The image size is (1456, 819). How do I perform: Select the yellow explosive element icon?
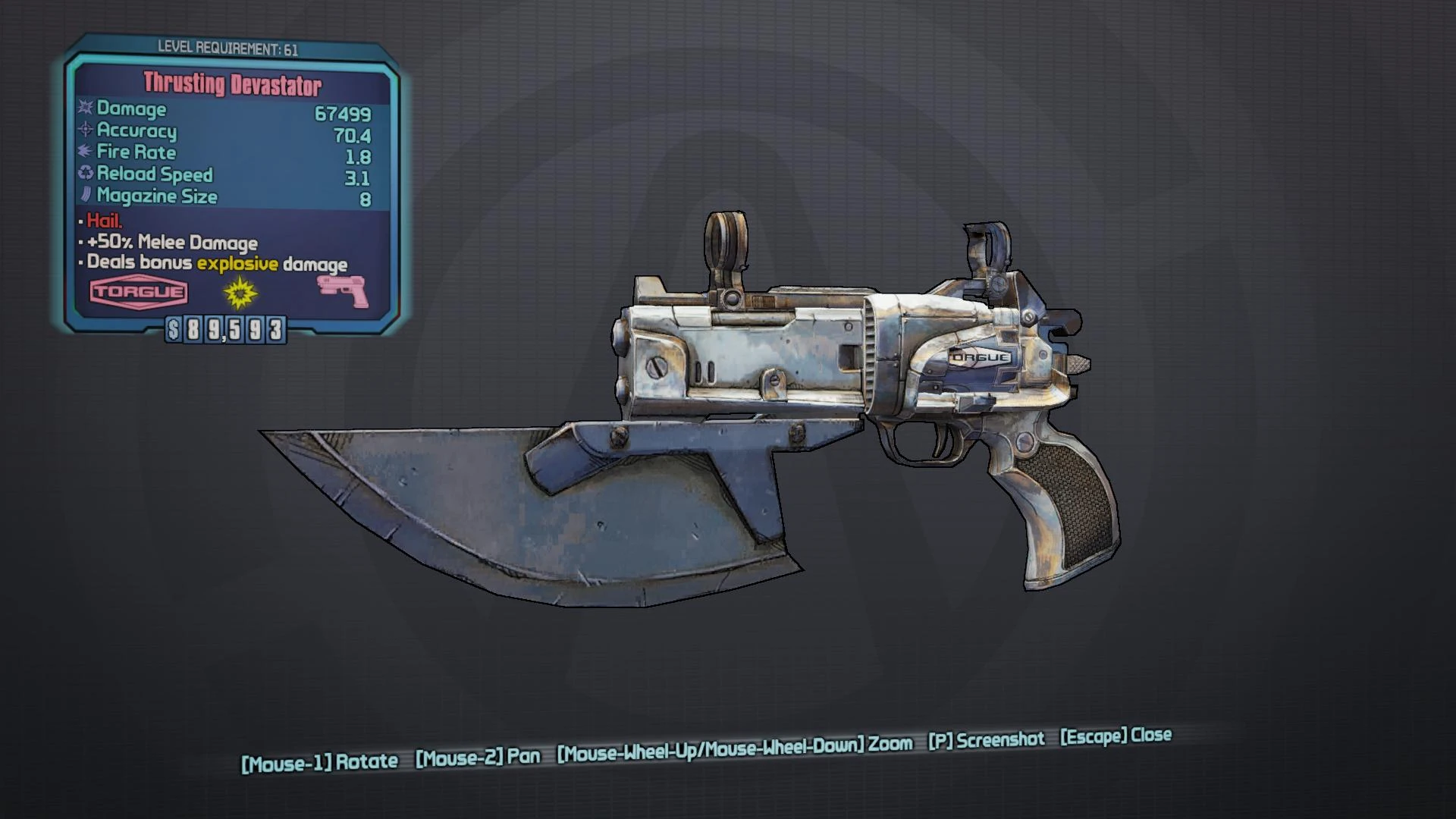click(x=240, y=293)
